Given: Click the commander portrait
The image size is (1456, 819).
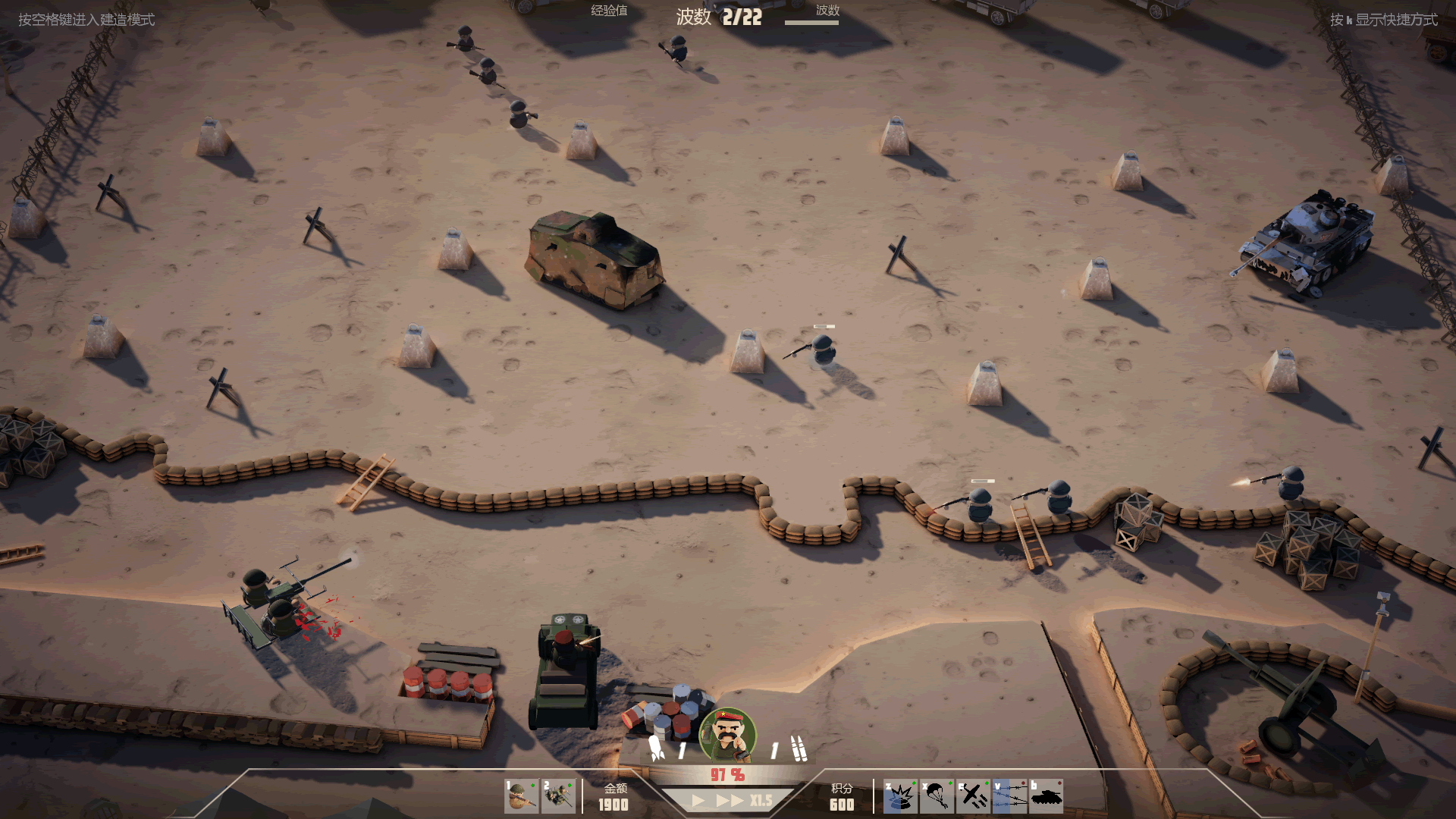Looking at the screenshot, I should [727, 735].
